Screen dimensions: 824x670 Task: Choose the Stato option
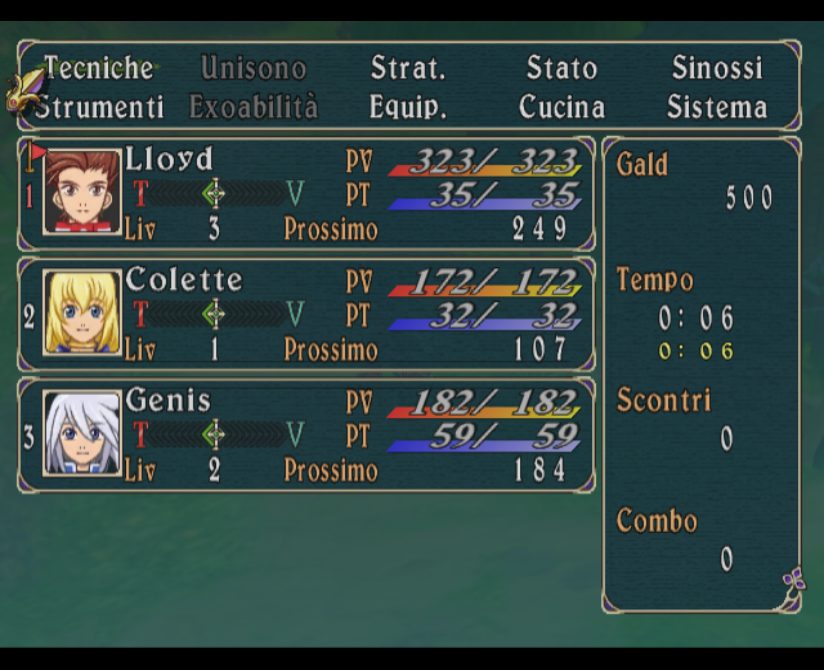pyautogui.click(x=561, y=68)
